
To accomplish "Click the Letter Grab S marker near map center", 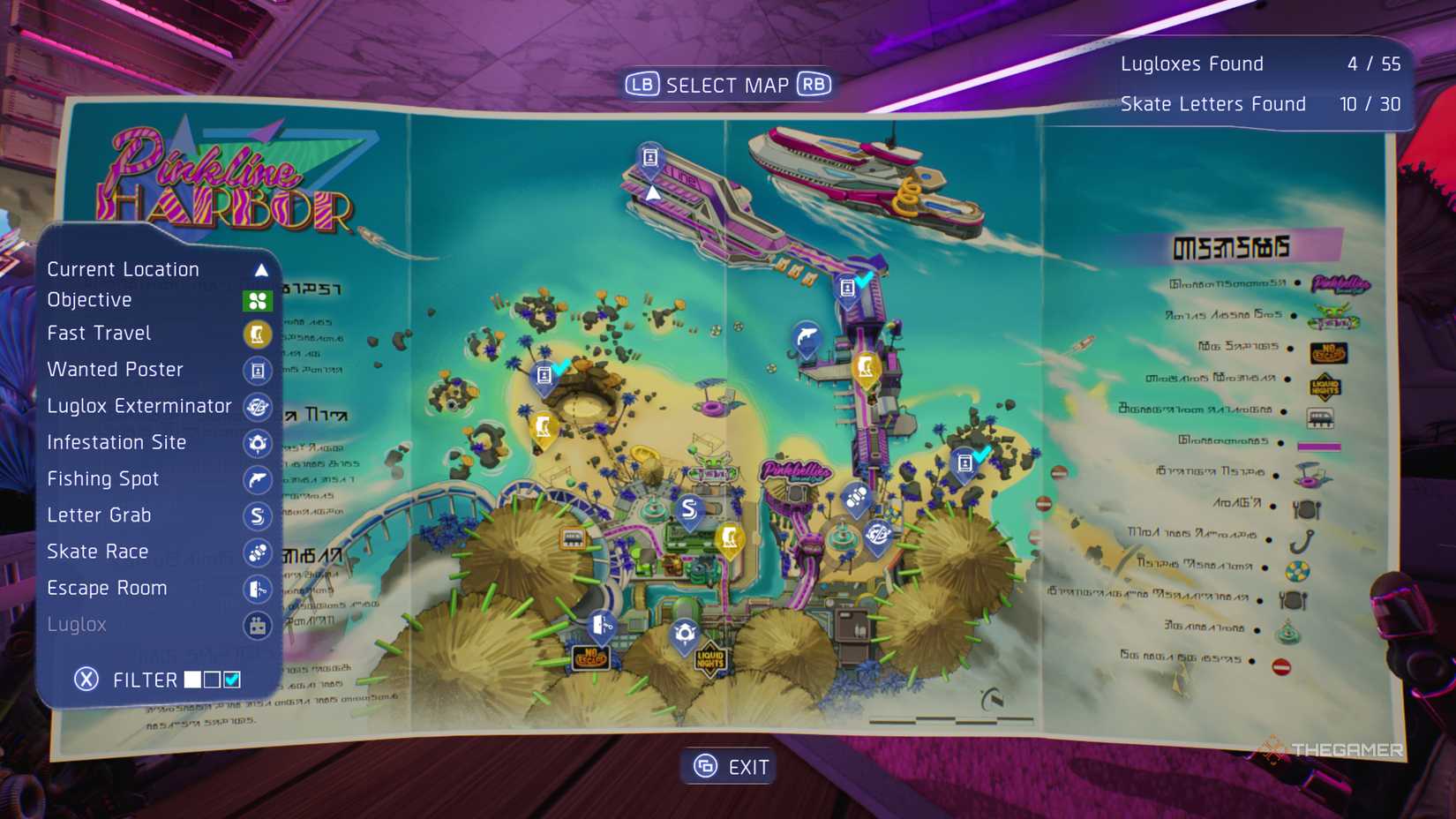I will click(x=687, y=509).
